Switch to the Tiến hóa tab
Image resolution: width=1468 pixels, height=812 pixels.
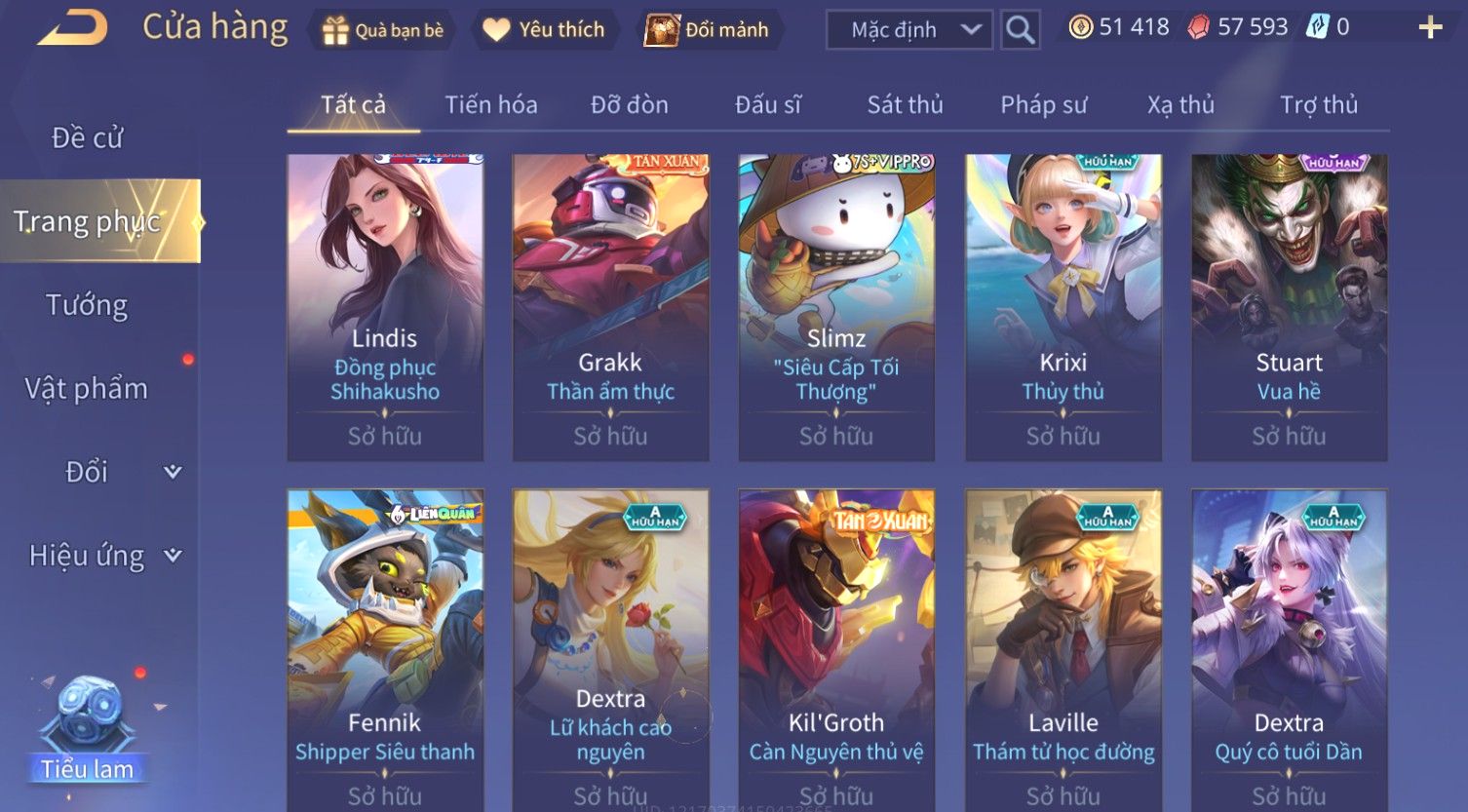tap(490, 104)
